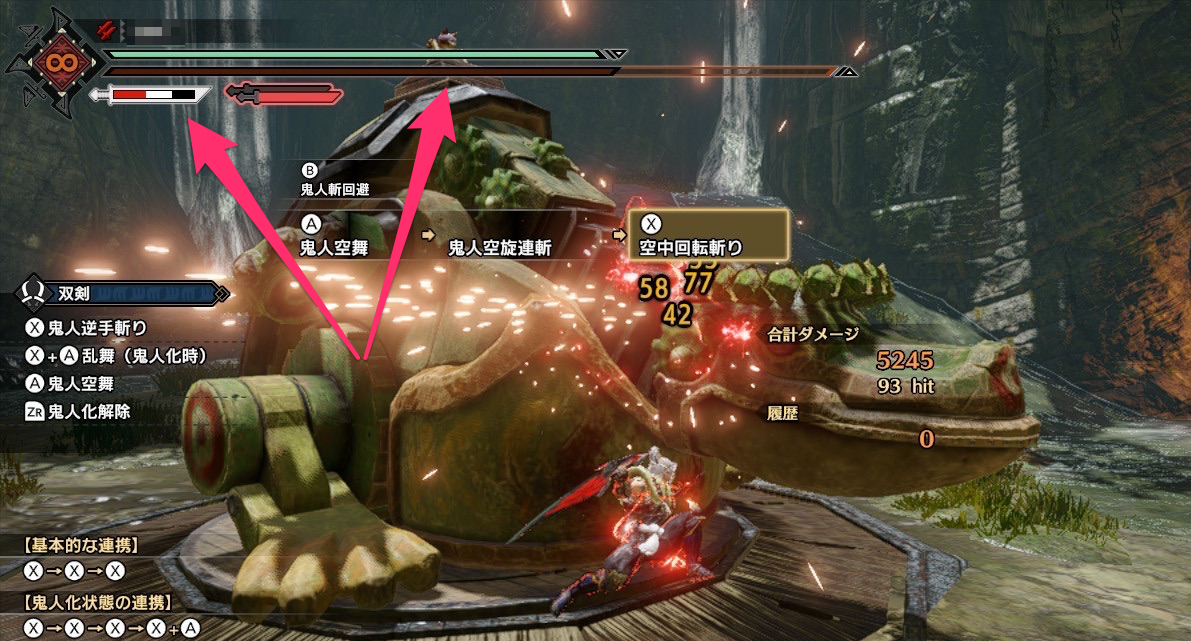The width and height of the screenshot is (1191, 641).
Task: Choose the highlighted 空中回転斬り combo box
Action: tap(708, 235)
